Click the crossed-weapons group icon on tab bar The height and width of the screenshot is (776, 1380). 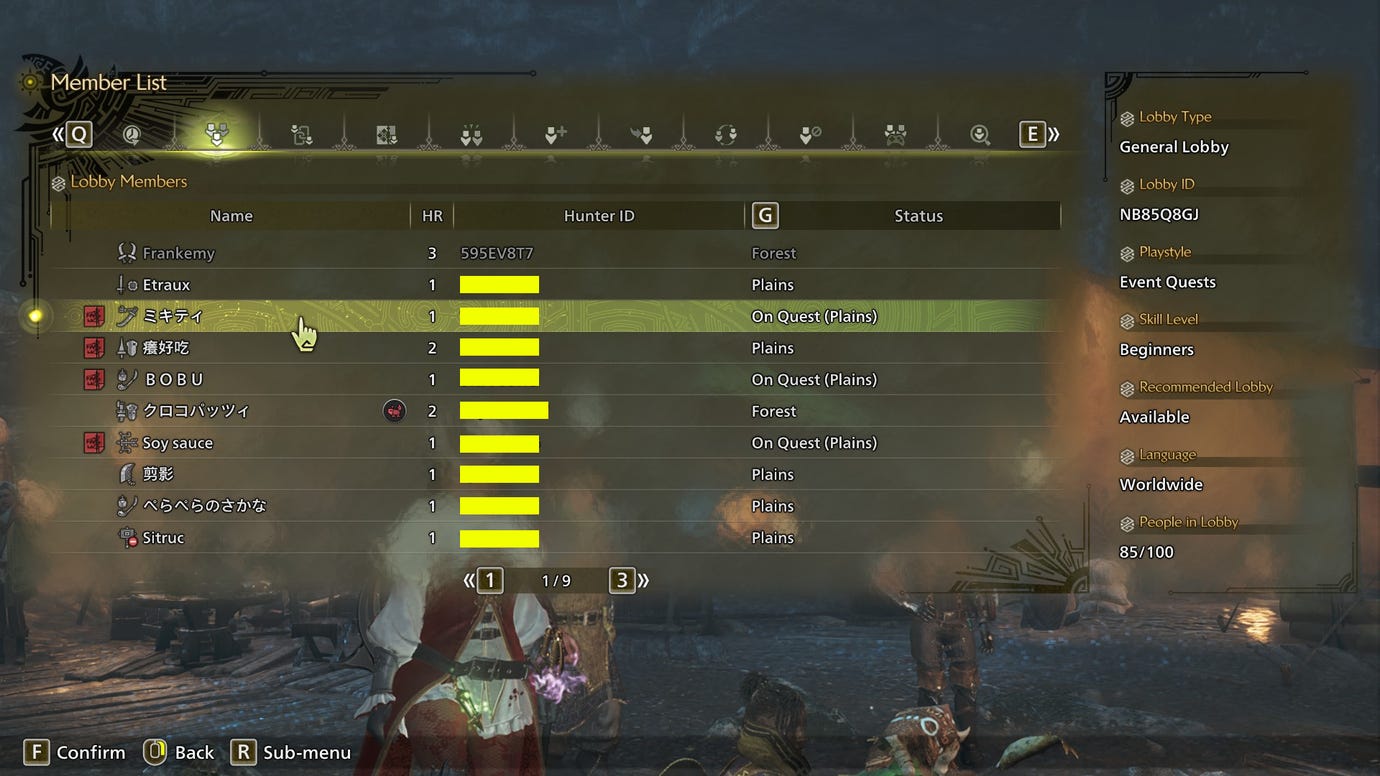(893, 133)
